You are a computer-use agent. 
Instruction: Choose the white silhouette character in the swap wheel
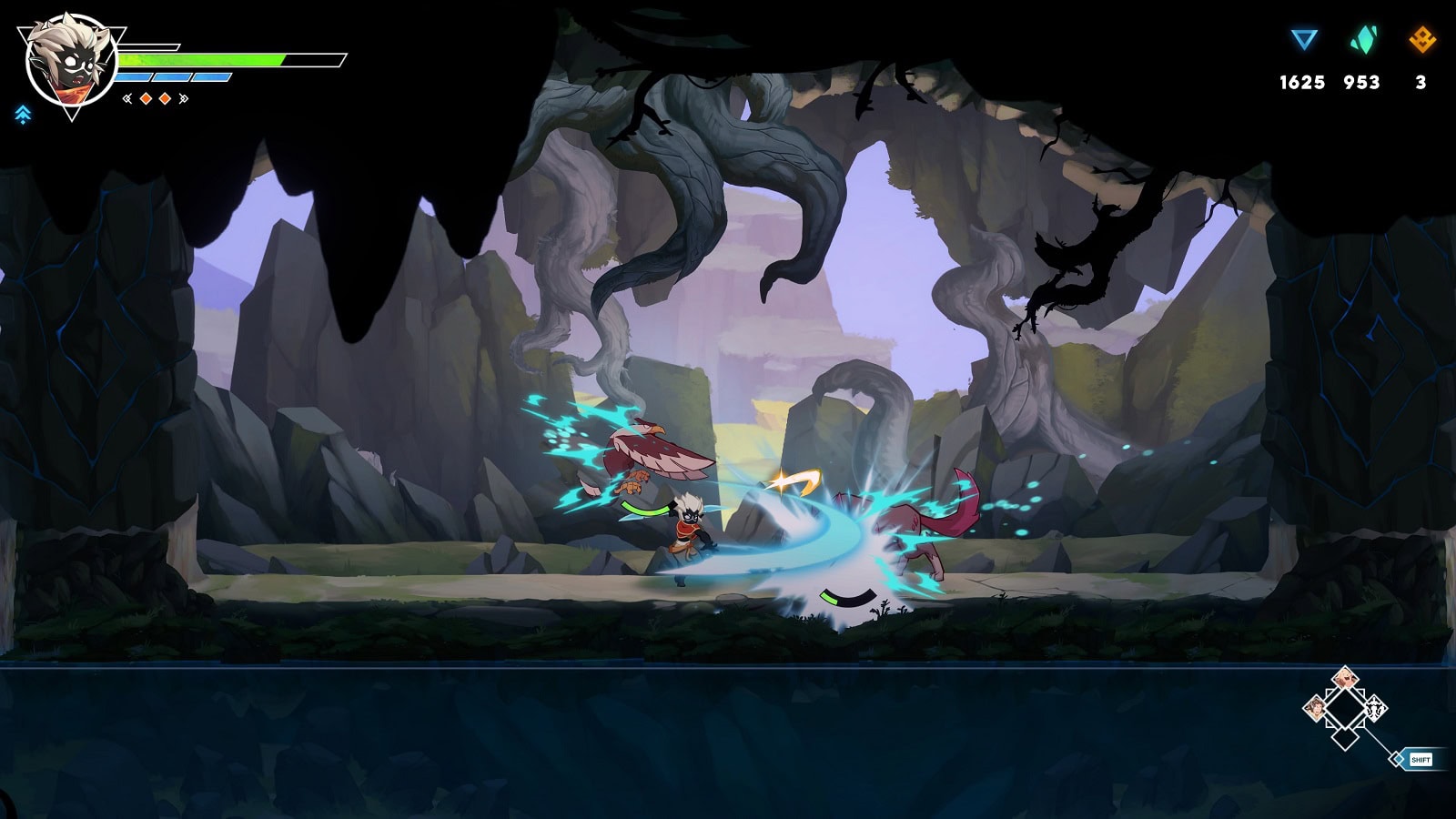[x=1375, y=707]
